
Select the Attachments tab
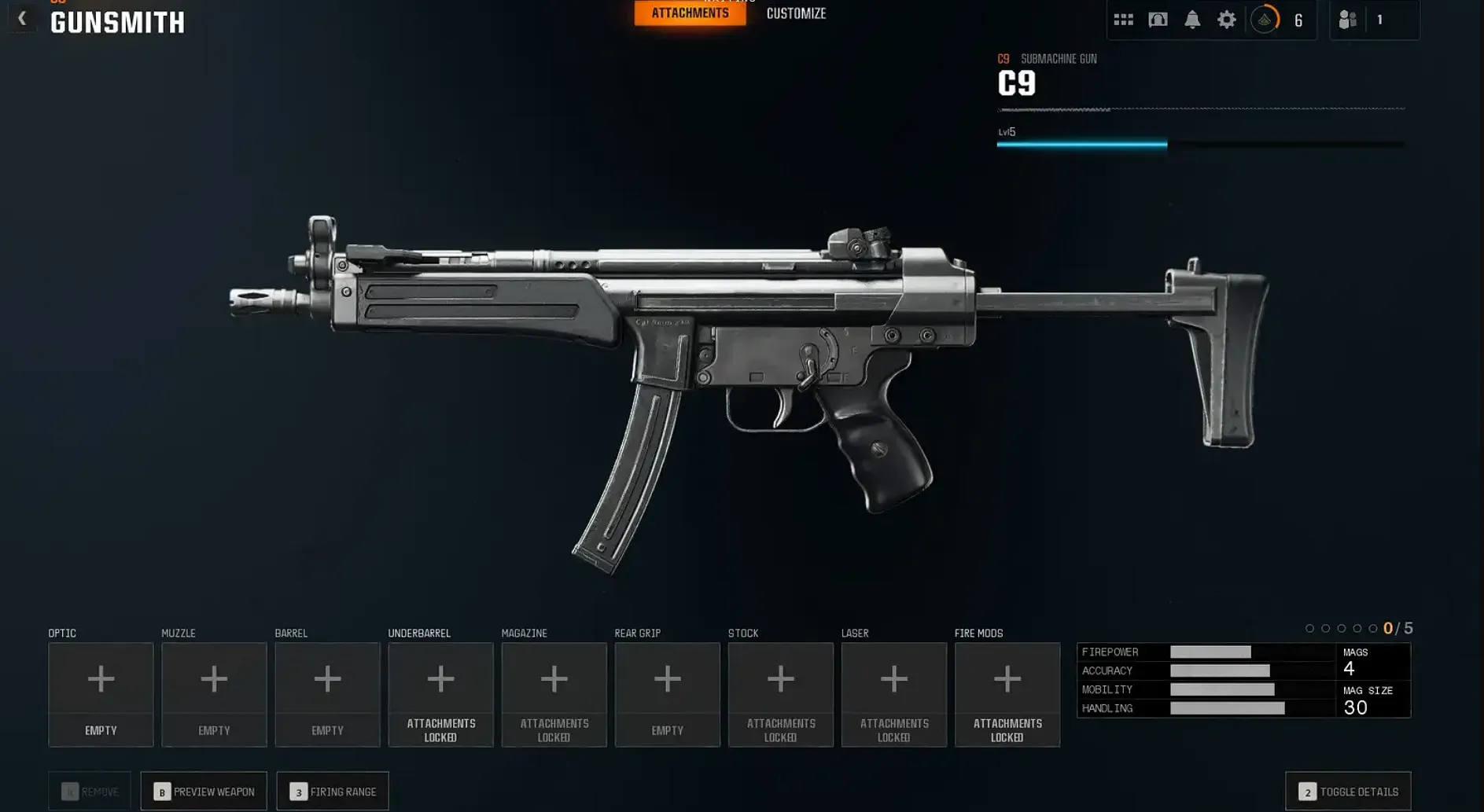(690, 13)
